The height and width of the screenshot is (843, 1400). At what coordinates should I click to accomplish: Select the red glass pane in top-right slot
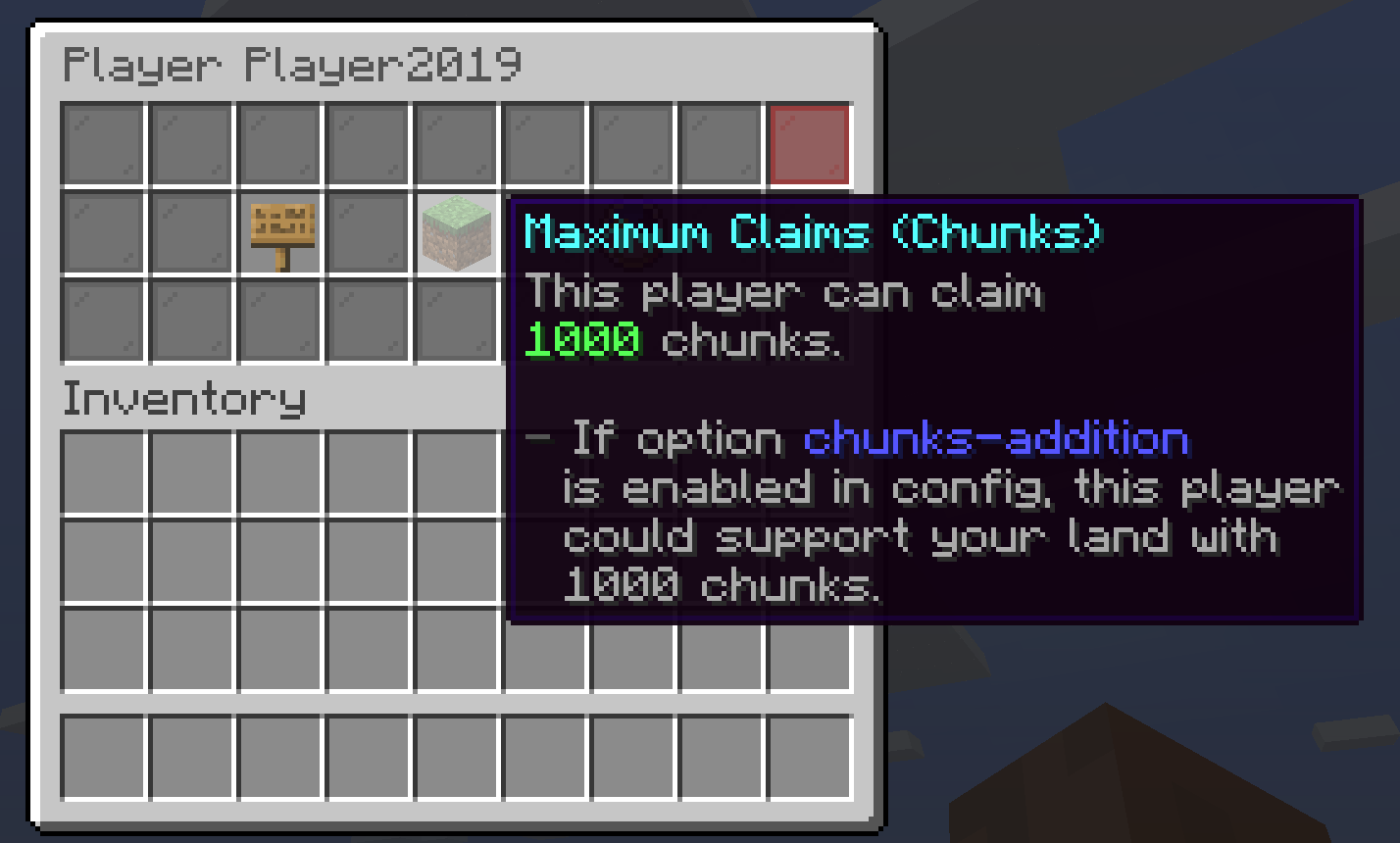click(x=809, y=144)
